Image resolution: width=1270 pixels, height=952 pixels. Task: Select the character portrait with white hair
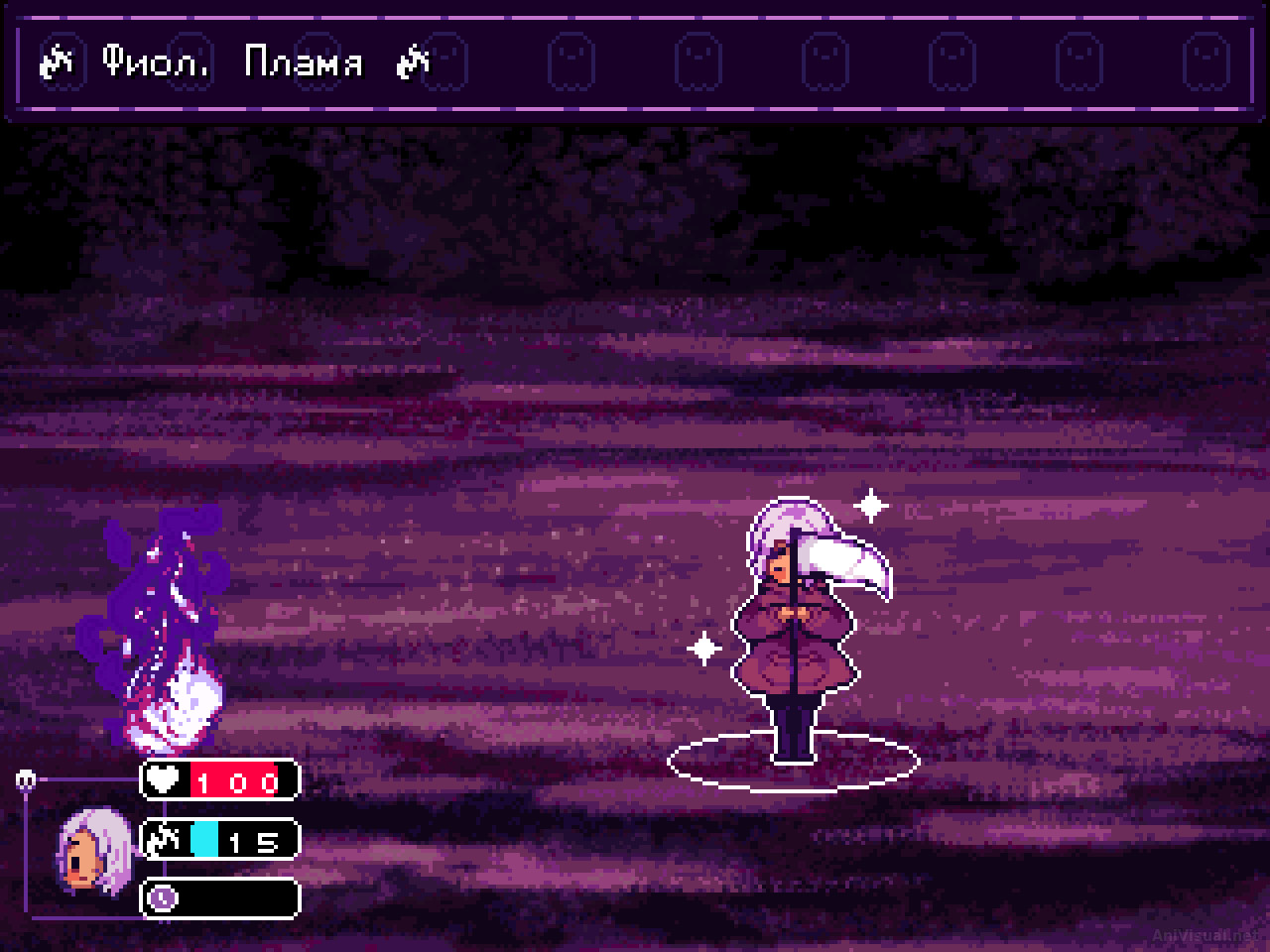(94, 853)
